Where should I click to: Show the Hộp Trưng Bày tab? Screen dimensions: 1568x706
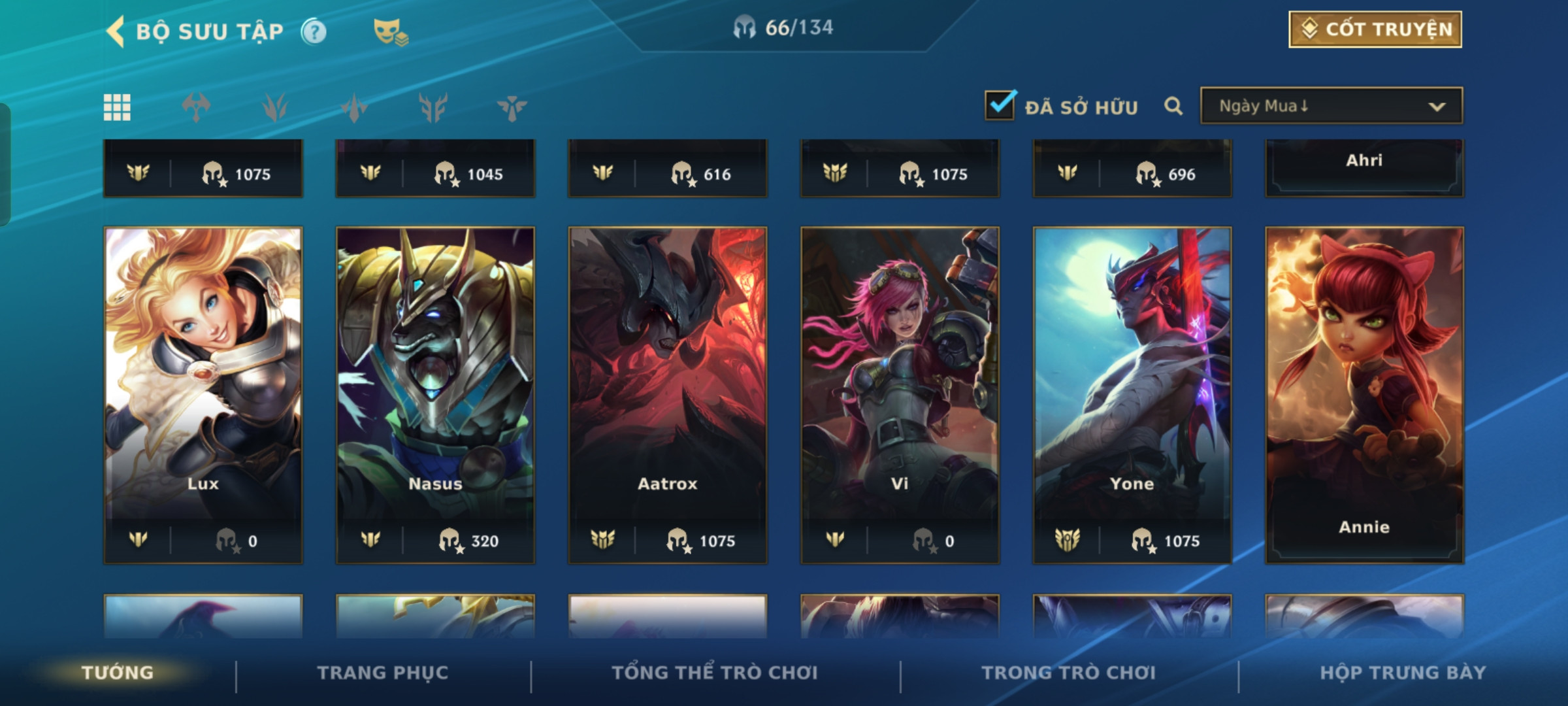point(1403,673)
